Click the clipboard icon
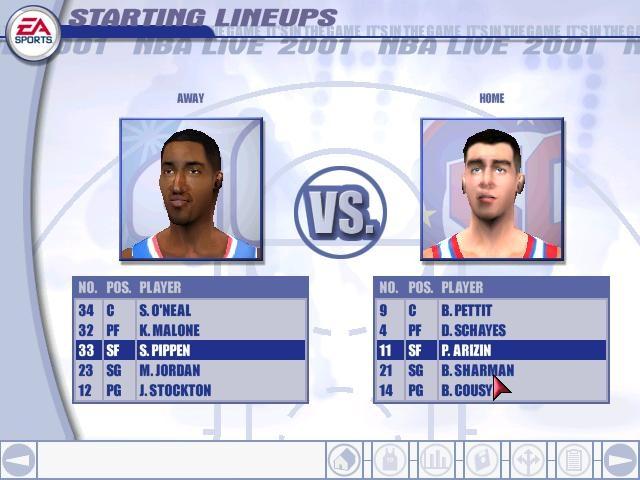 pyautogui.click(x=573, y=460)
